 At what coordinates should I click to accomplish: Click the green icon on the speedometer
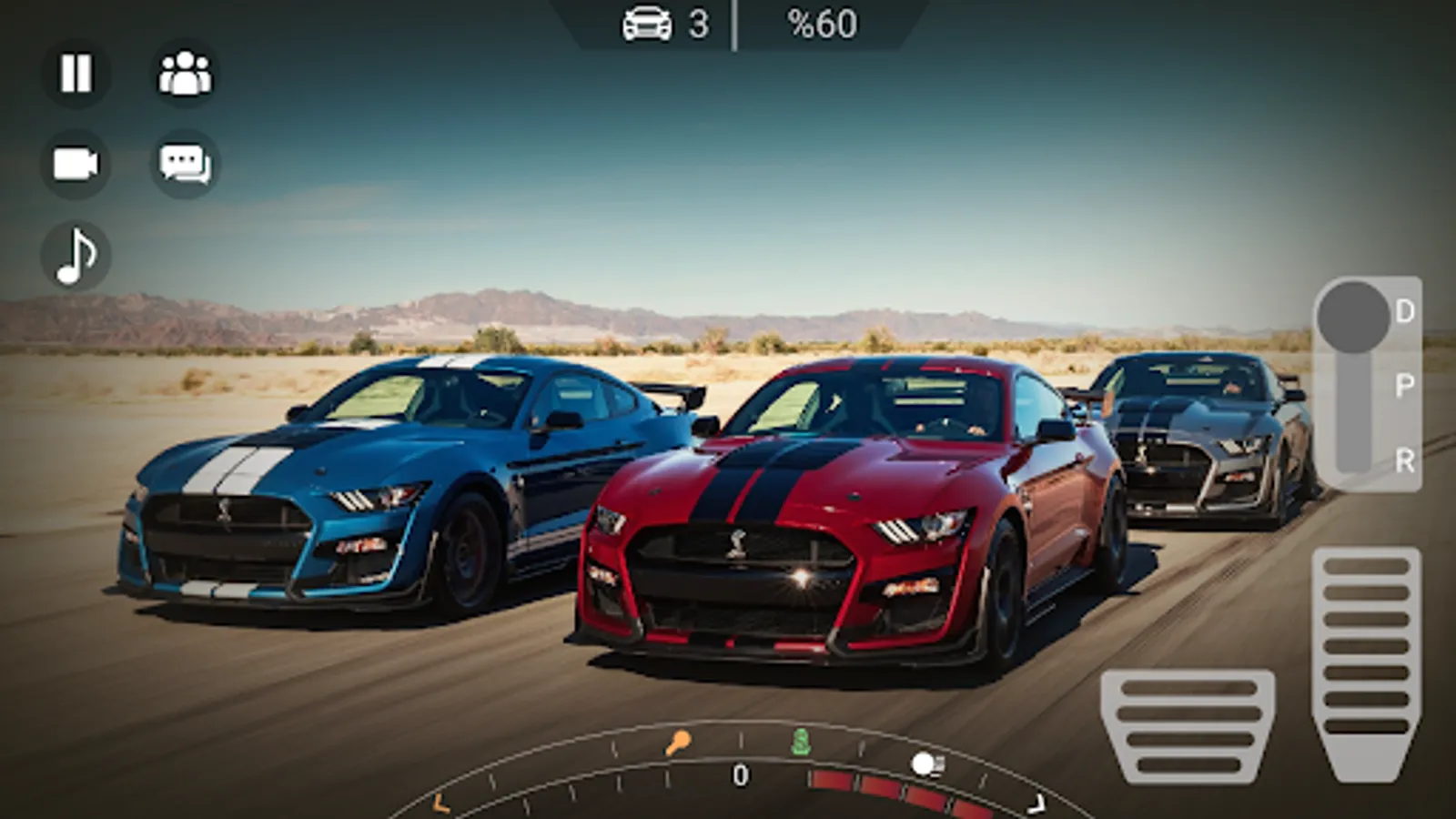(801, 742)
